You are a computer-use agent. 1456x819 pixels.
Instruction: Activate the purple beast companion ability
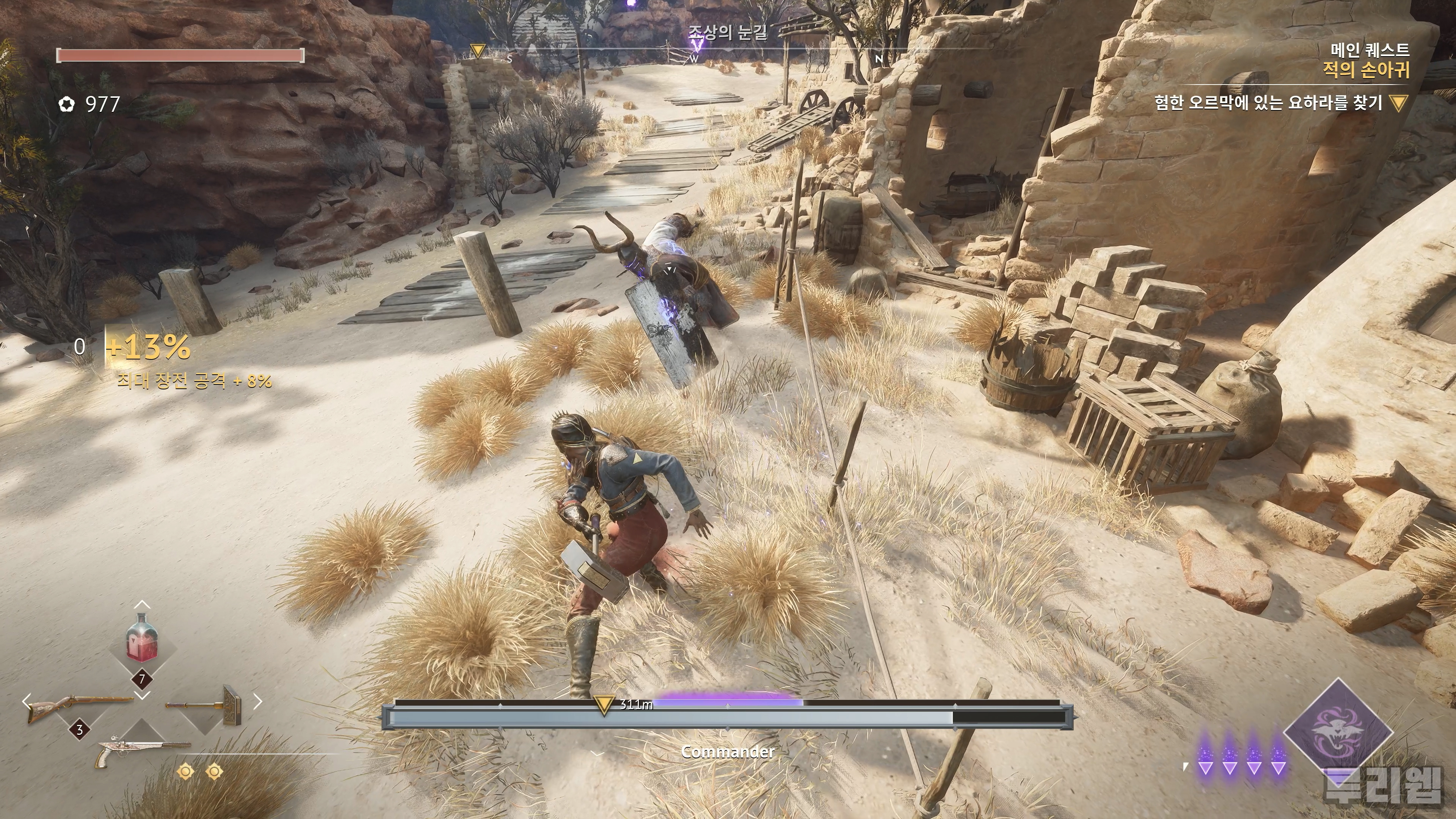[1338, 733]
